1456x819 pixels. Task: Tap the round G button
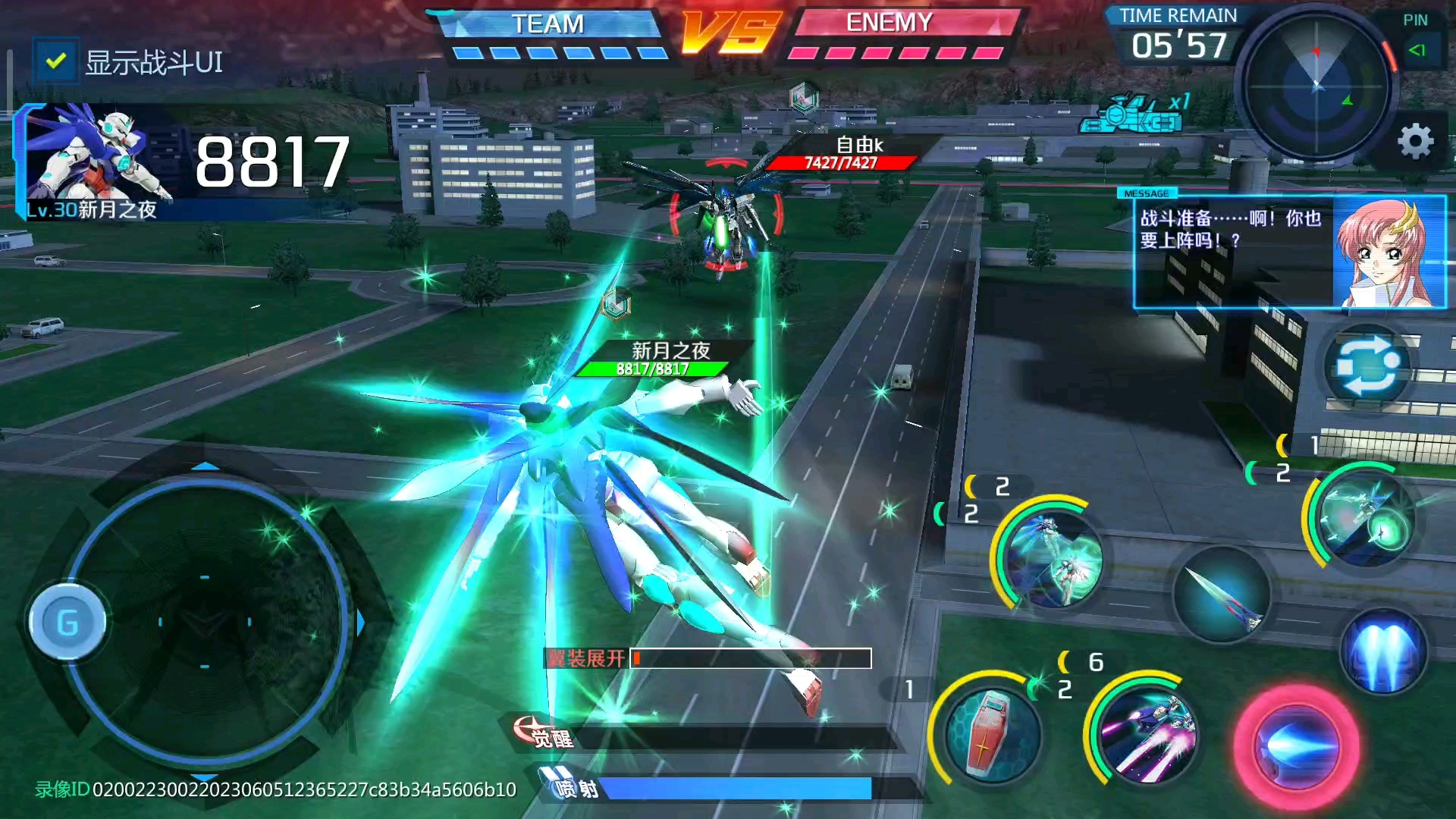coord(67,623)
